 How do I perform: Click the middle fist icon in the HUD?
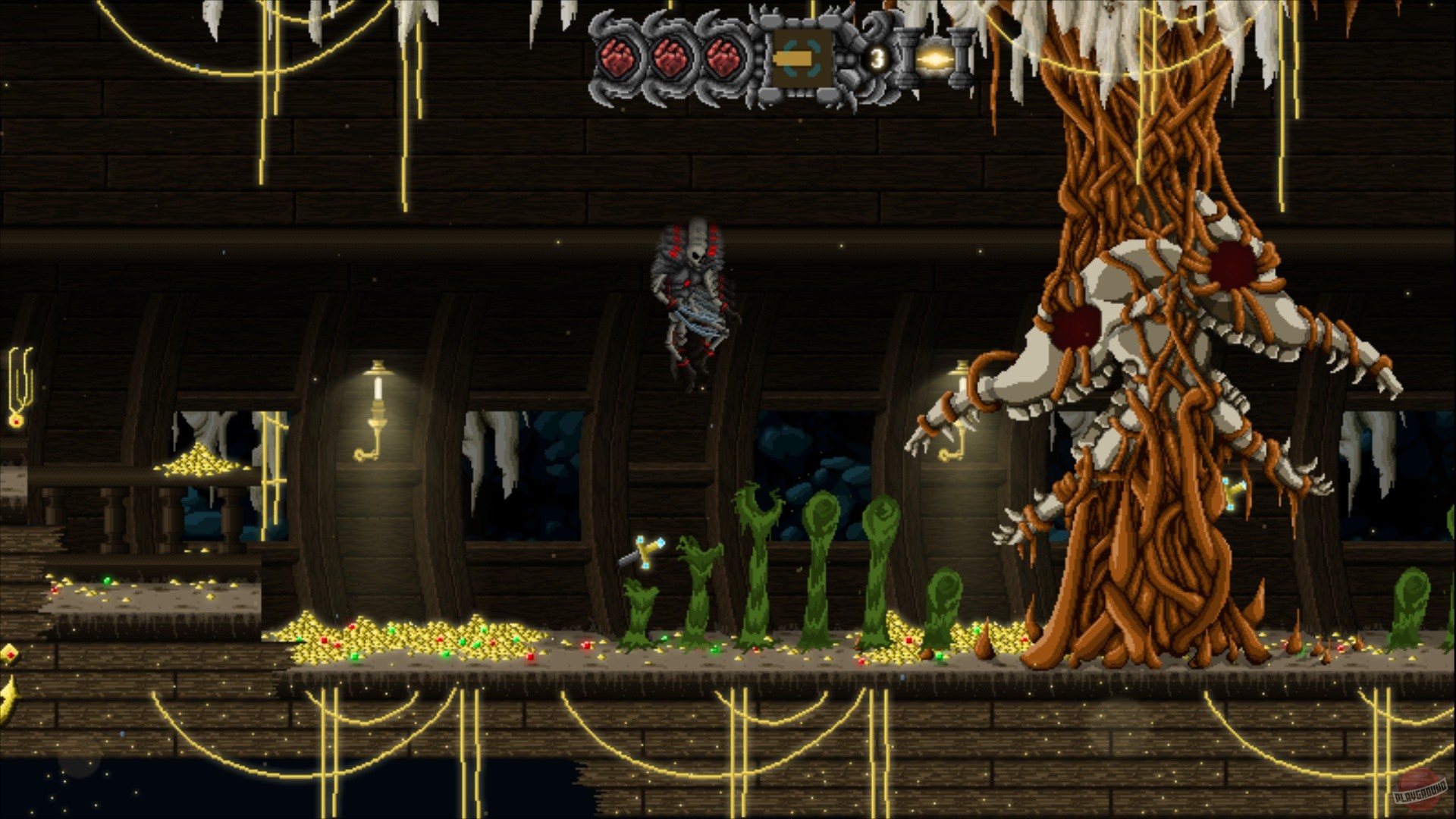point(671,57)
